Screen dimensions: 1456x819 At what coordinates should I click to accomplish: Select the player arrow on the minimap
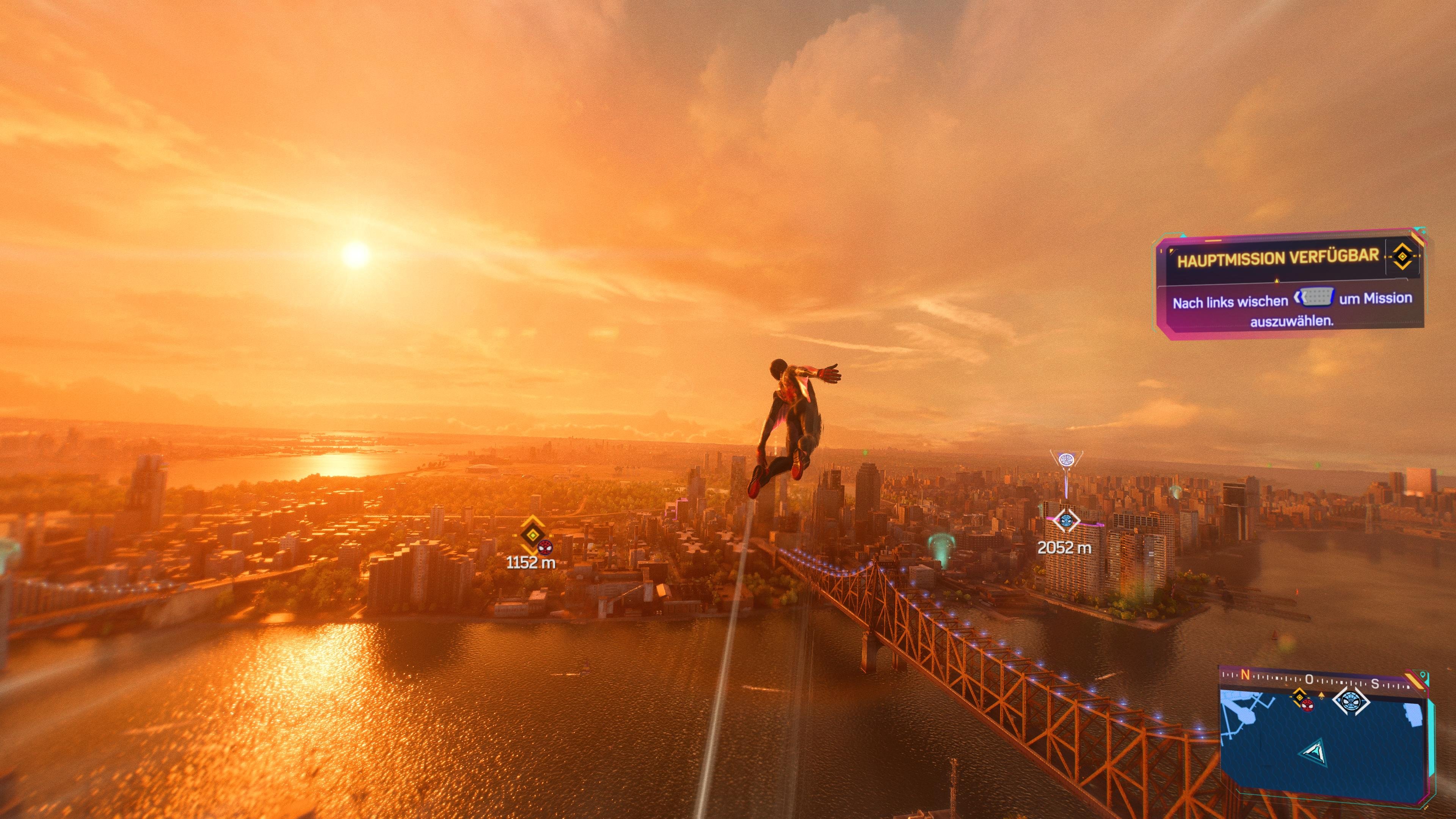(1314, 752)
